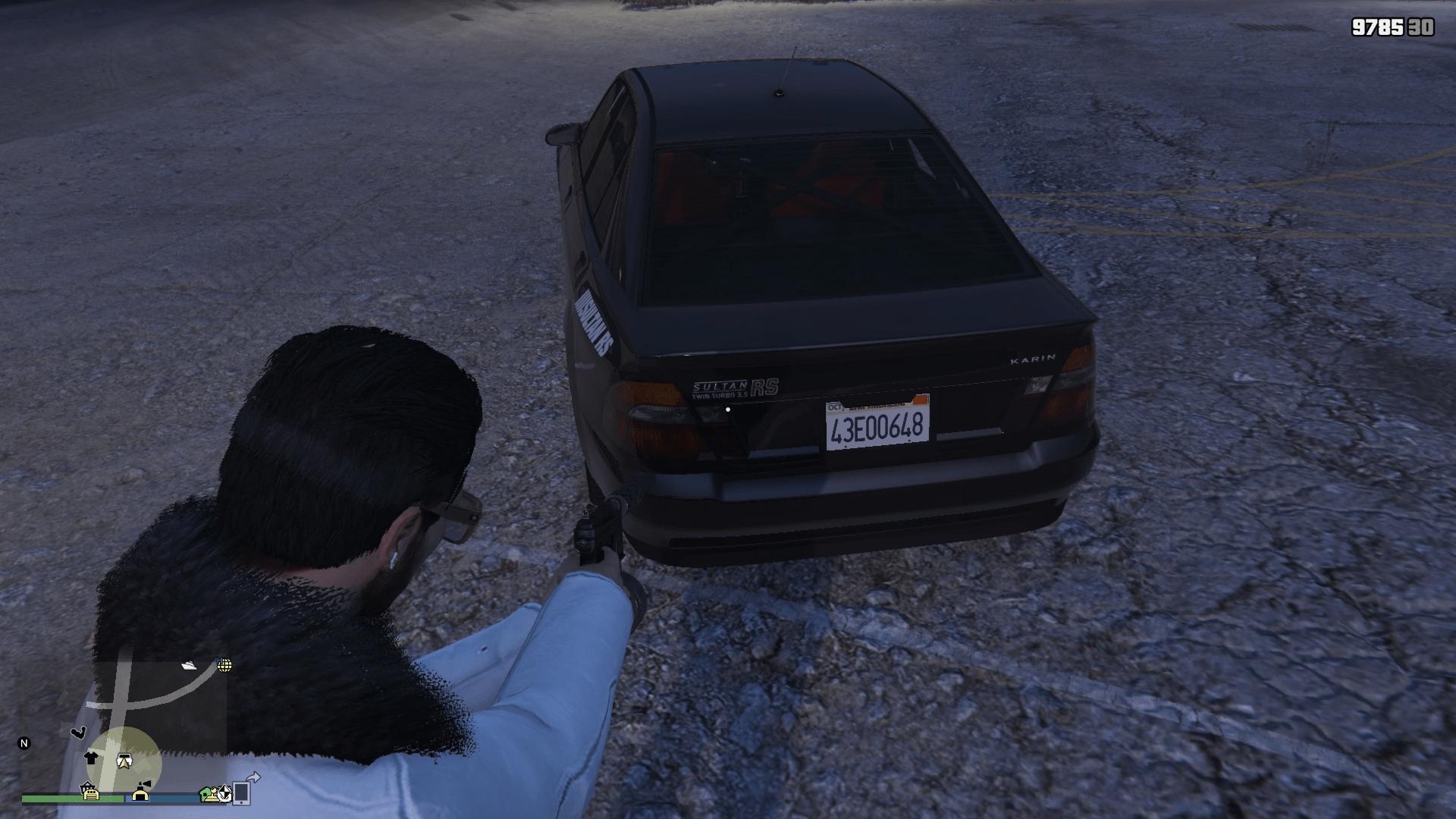This screenshot has width=1456, height=819.
Task: Select the muscle arm blip on minimap
Action: tap(77, 733)
